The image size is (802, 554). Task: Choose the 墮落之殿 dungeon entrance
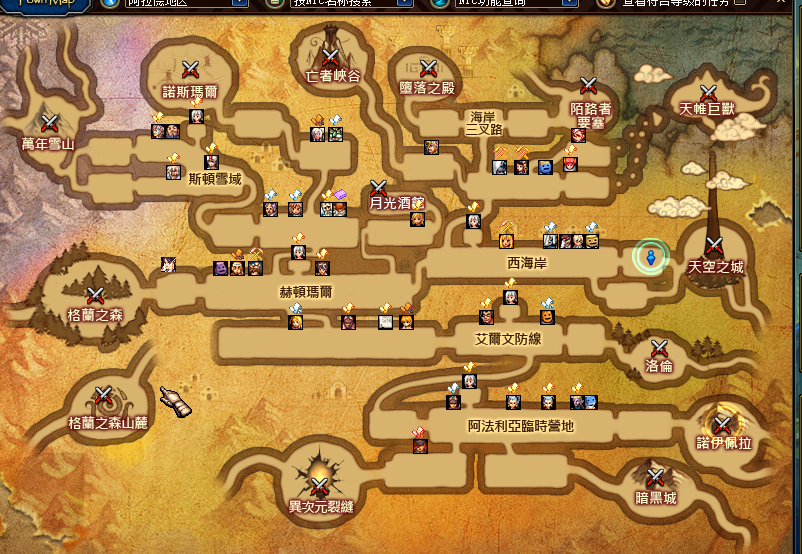point(428,68)
